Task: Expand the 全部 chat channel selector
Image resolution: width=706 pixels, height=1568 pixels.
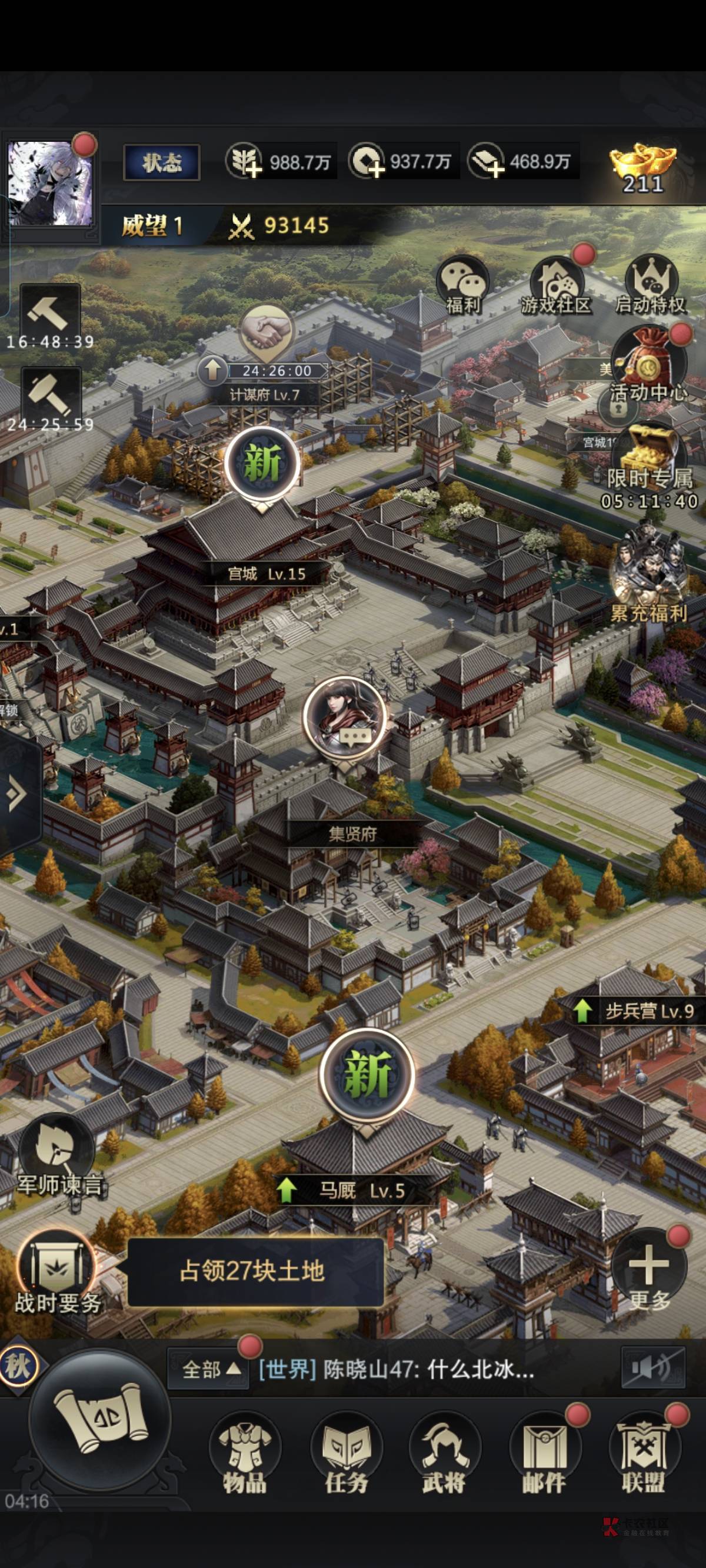Action: [x=209, y=1370]
